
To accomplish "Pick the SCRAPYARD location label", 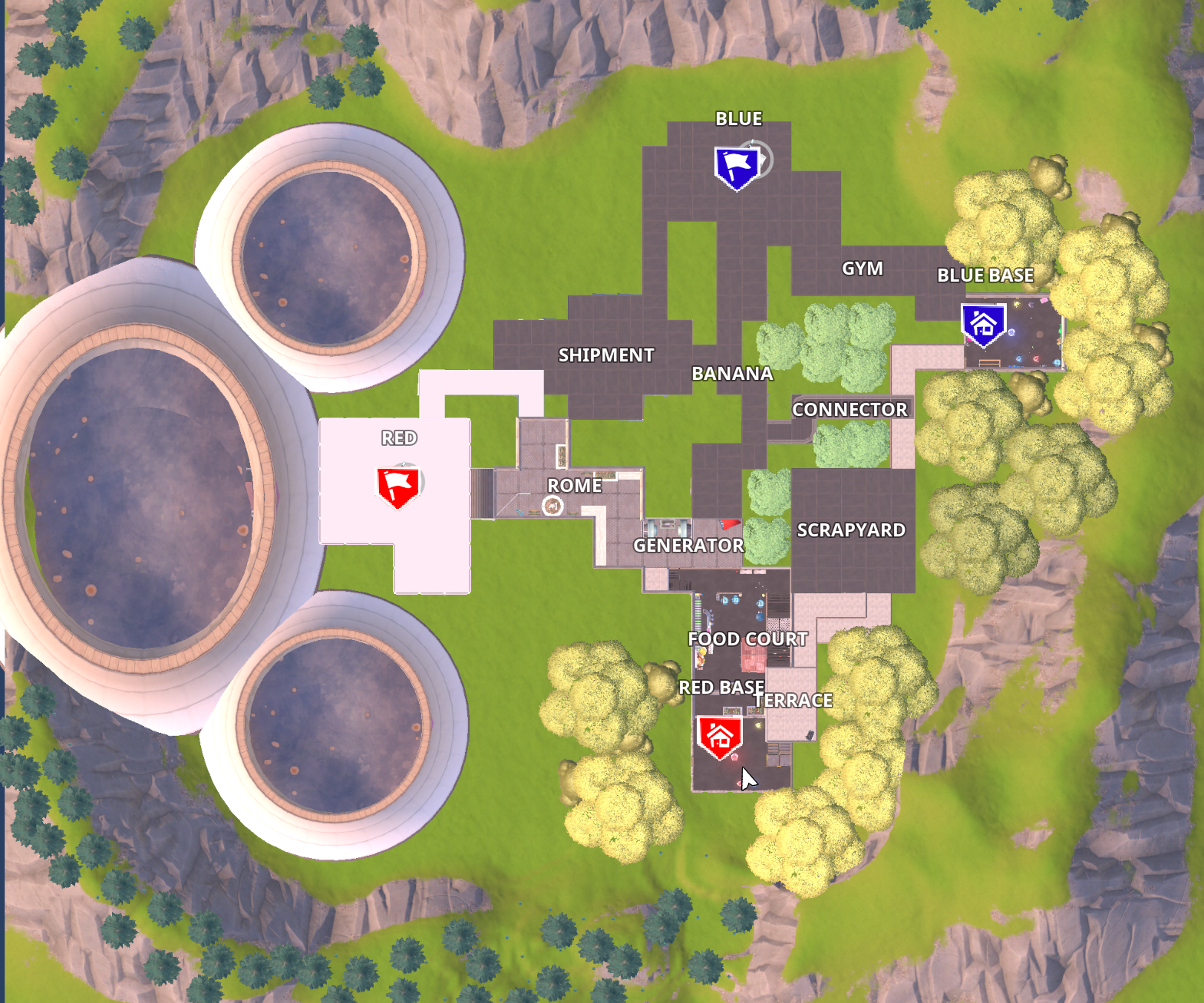I will (x=851, y=530).
